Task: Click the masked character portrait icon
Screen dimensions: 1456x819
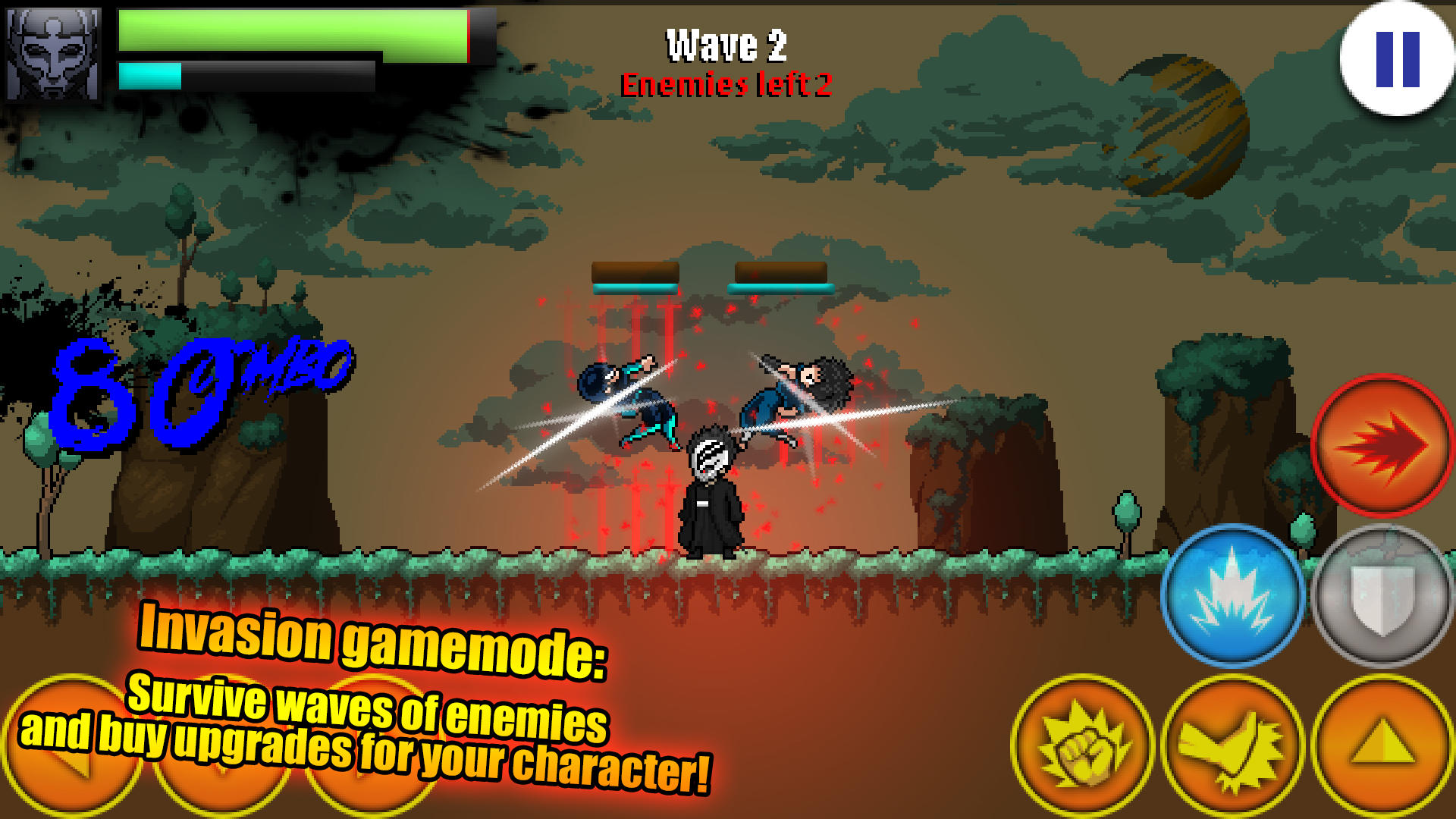Action: [55, 52]
